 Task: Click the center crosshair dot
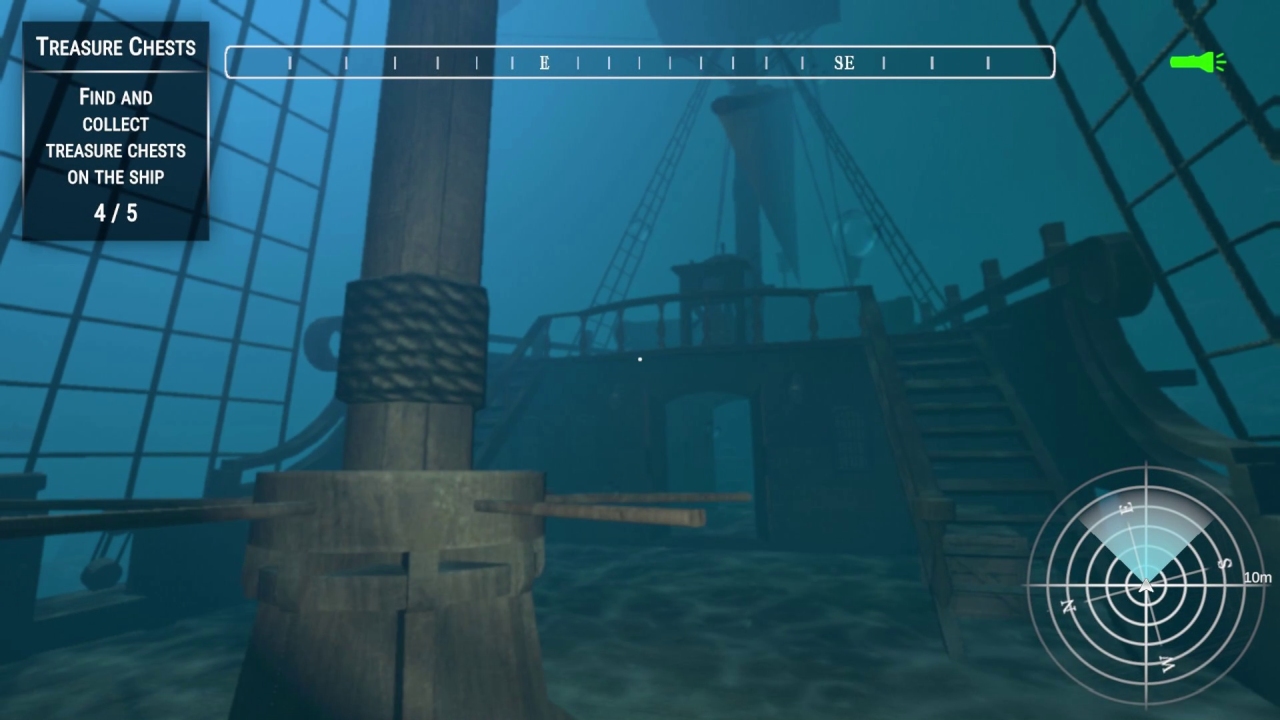point(639,359)
